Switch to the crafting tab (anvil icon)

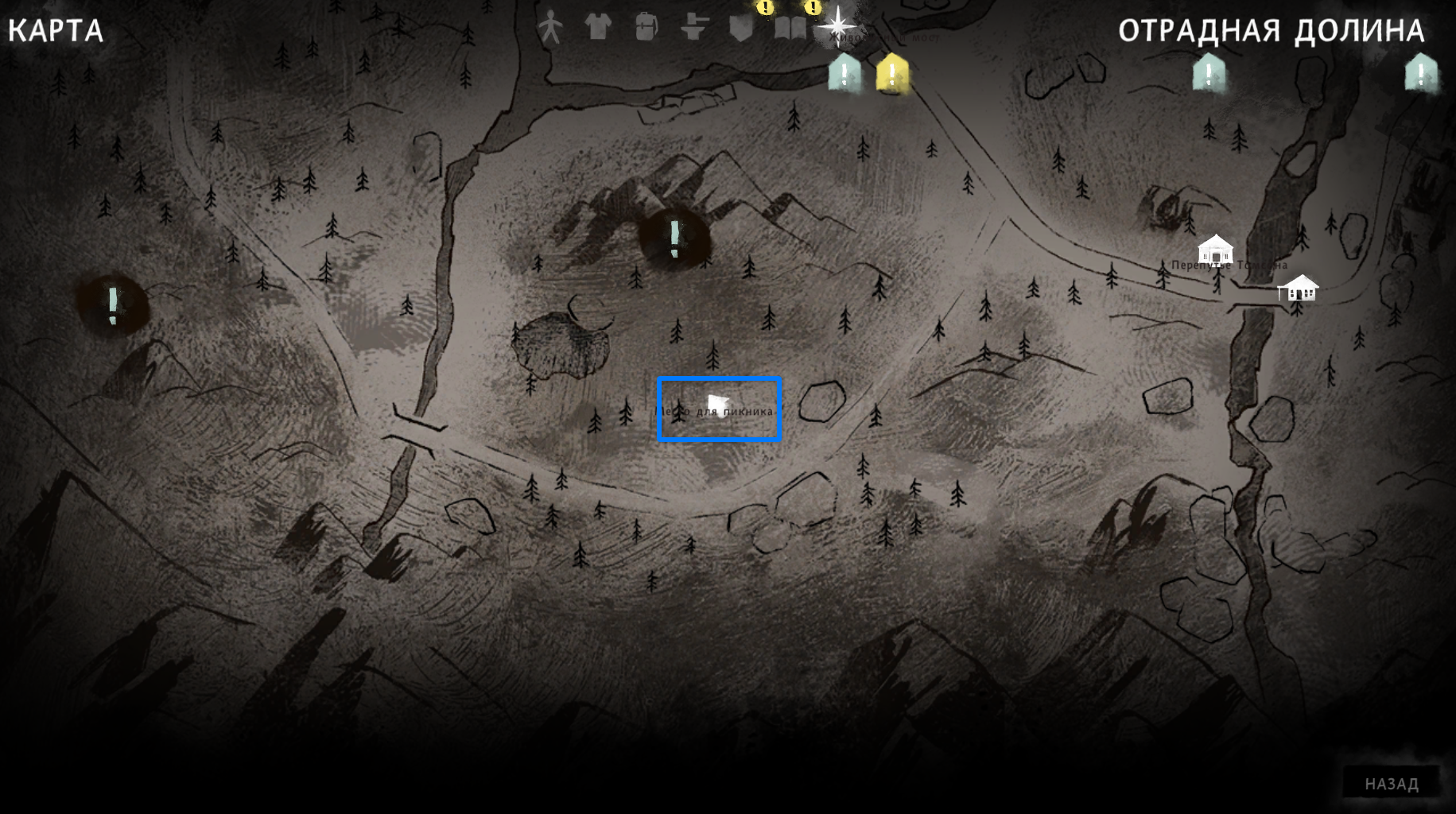point(694,27)
